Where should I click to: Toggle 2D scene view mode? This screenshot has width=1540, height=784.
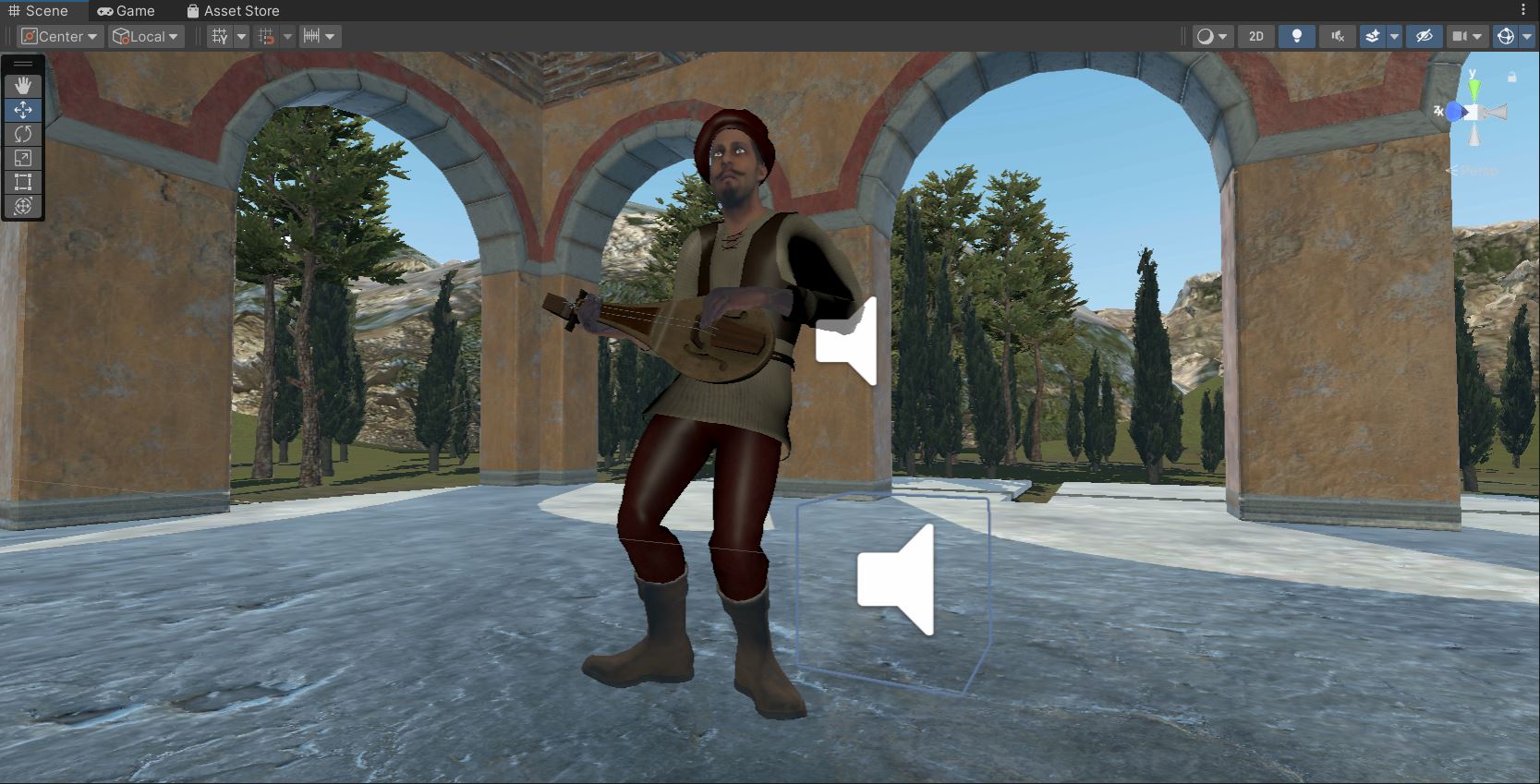point(1255,36)
